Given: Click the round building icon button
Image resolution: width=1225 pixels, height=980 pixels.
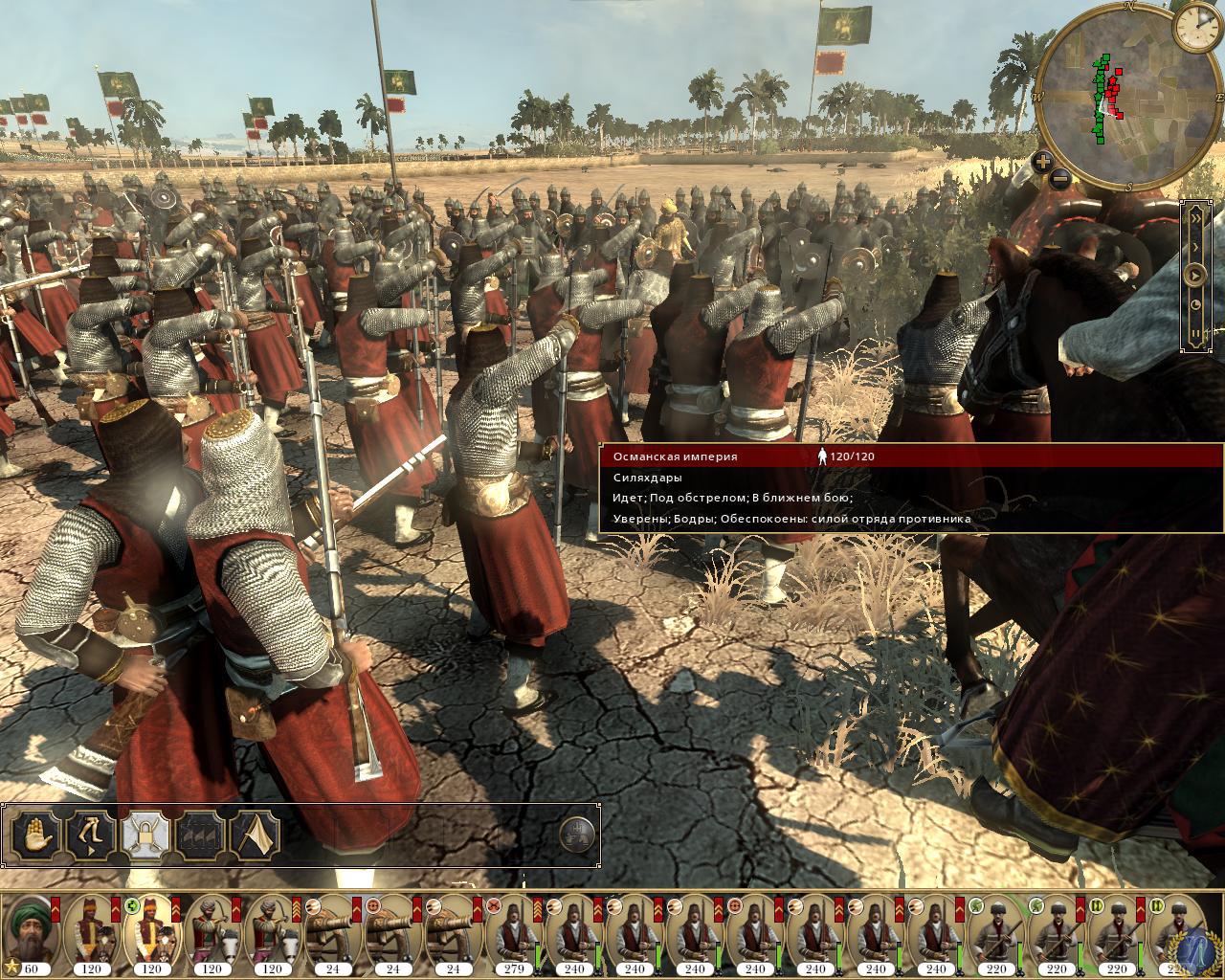Looking at the screenshot, I should tap(576, 833).
